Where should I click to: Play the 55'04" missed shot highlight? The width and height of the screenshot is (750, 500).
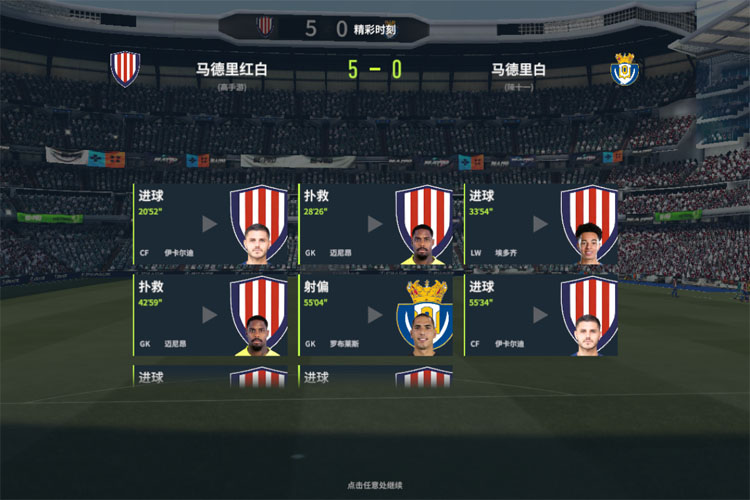[x=375, y=314]
